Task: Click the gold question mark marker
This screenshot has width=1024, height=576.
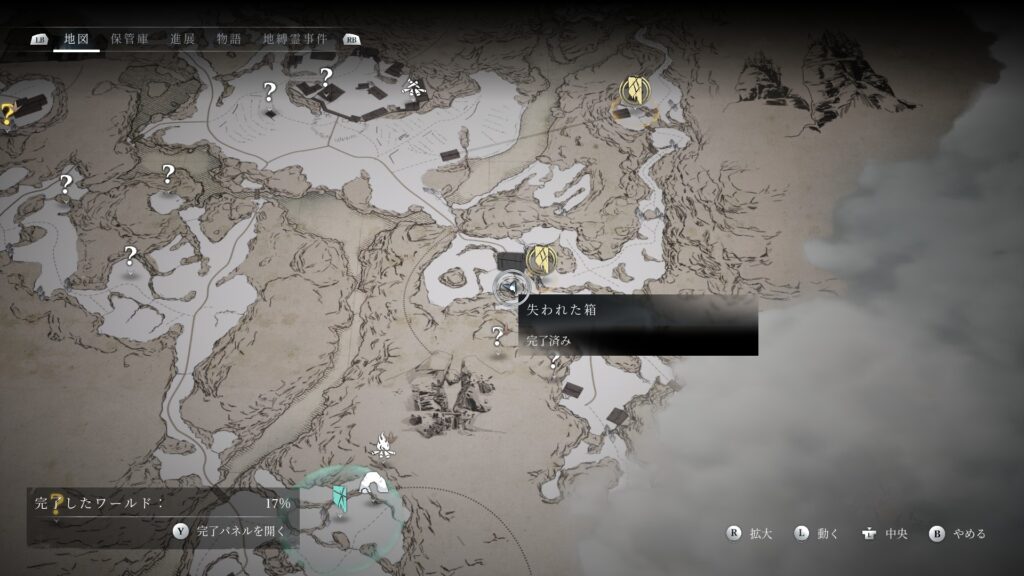Action: [7, 113]
